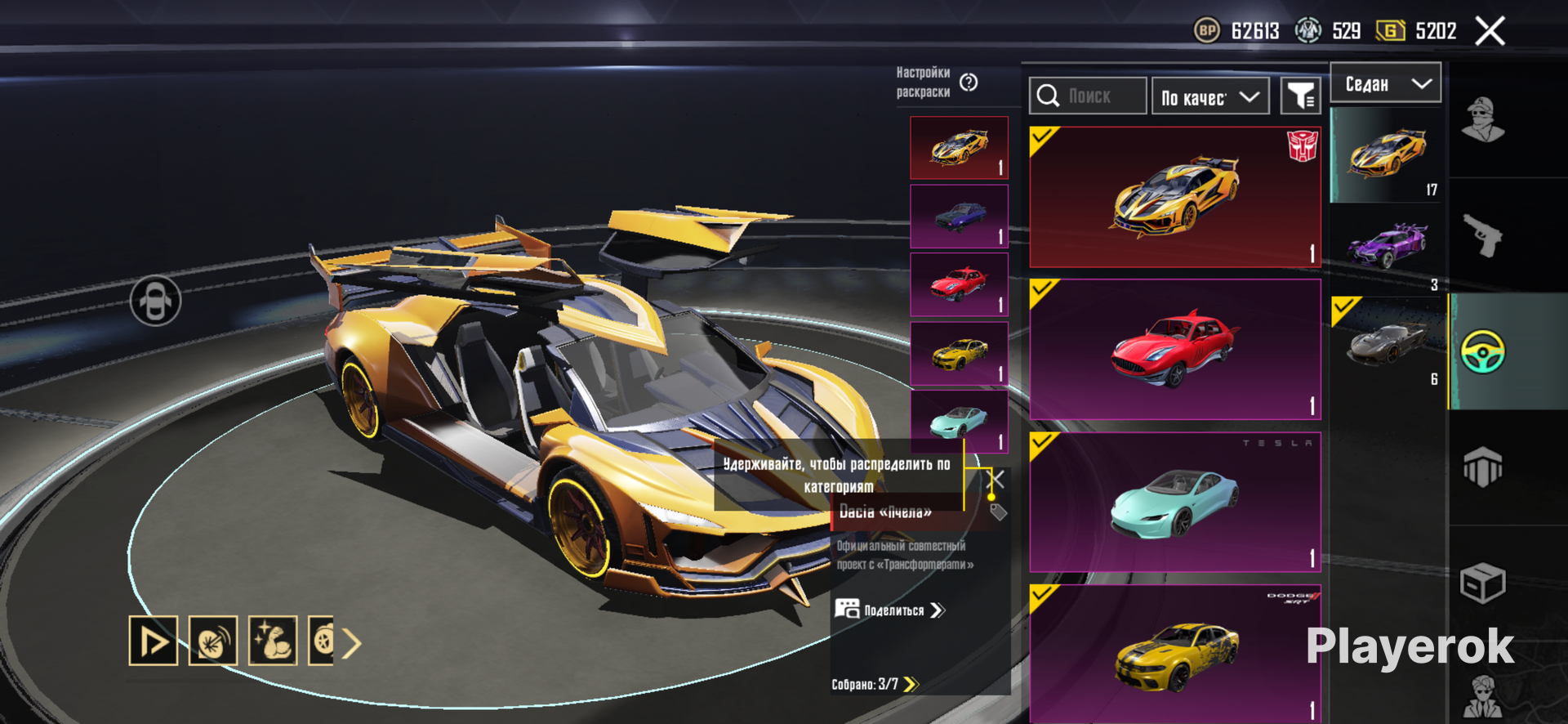Screen dimensions: 1568x724
Task: Pick the yellow Dodge SRT skin card
Action: (1174, 652)
